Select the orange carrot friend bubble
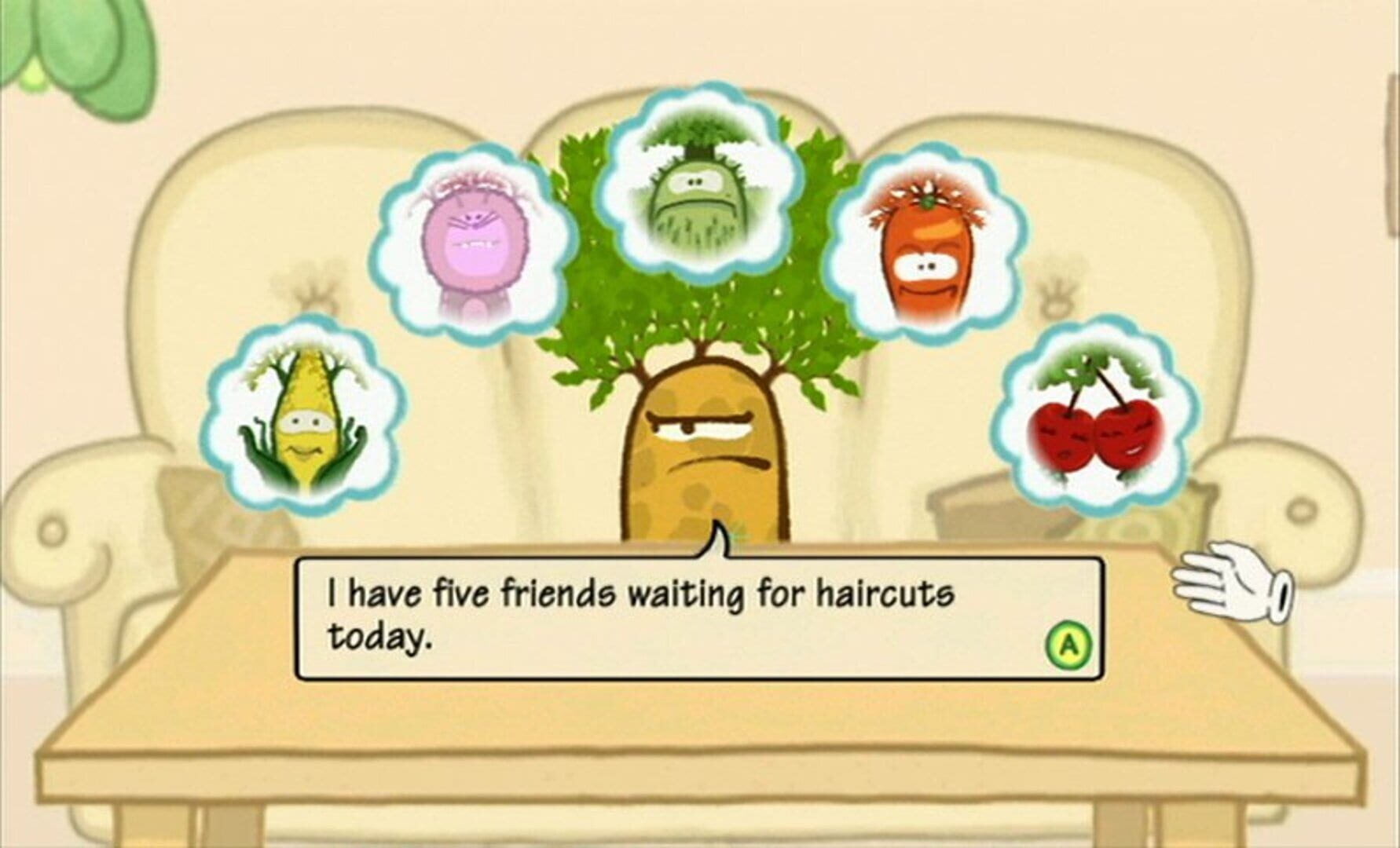 929,247
